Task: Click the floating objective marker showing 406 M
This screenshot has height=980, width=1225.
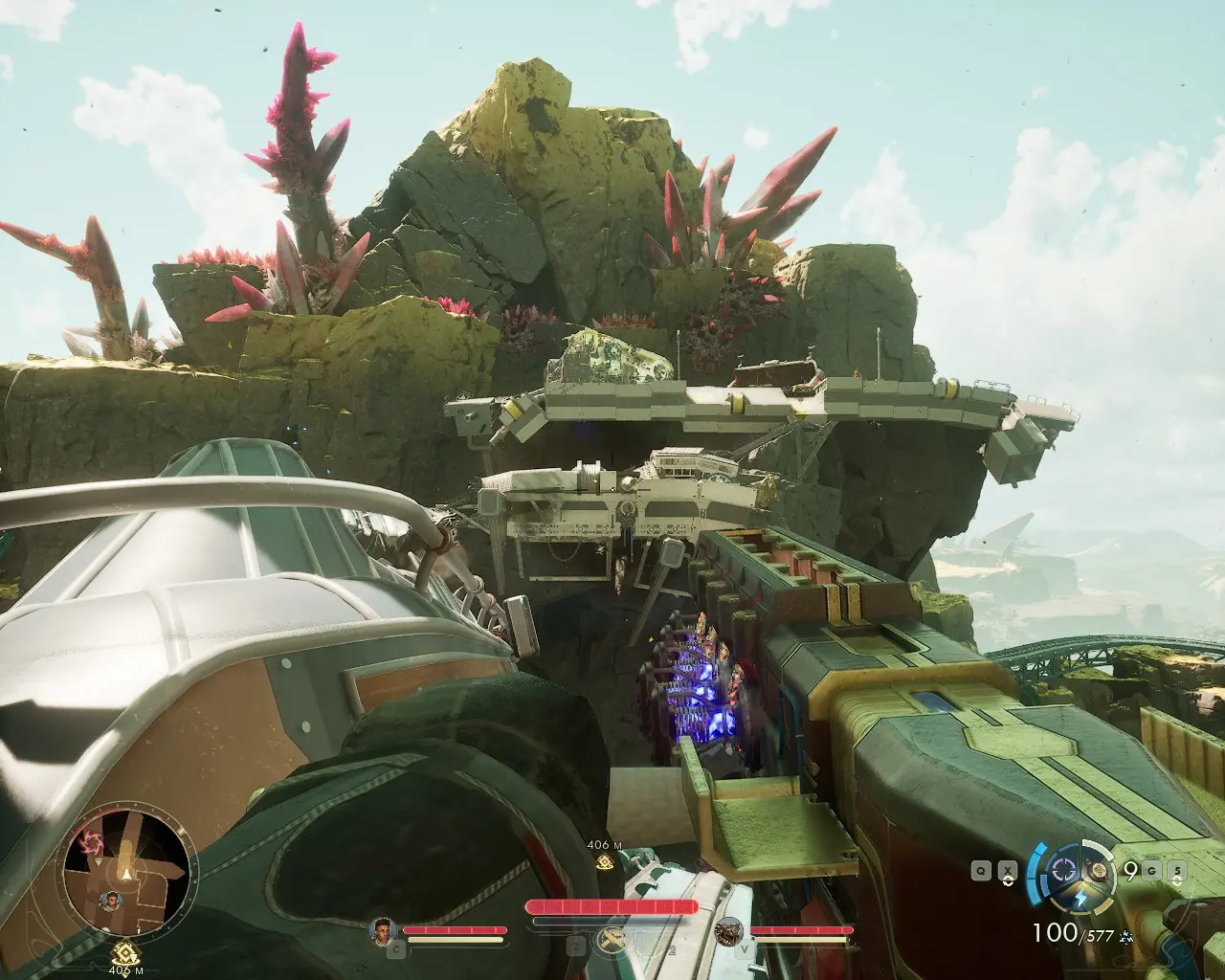Action: pyautogui.click(x=604, y=862)
